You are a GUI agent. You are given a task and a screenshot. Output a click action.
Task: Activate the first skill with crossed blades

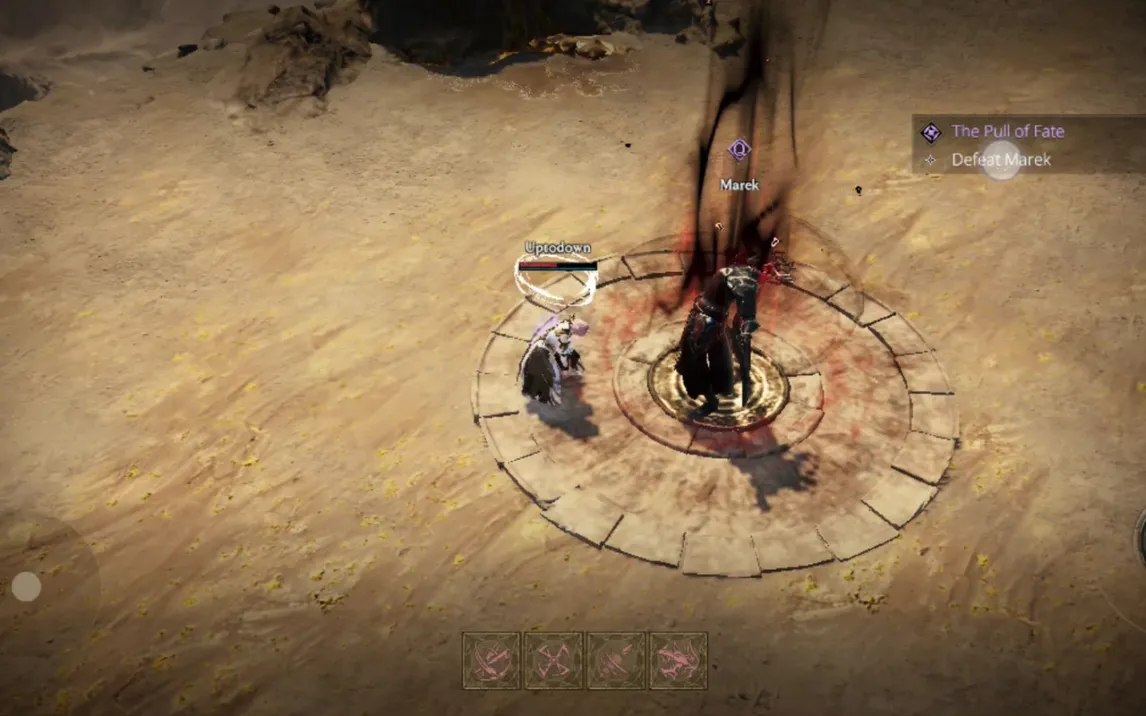click(x=491, y=661)
